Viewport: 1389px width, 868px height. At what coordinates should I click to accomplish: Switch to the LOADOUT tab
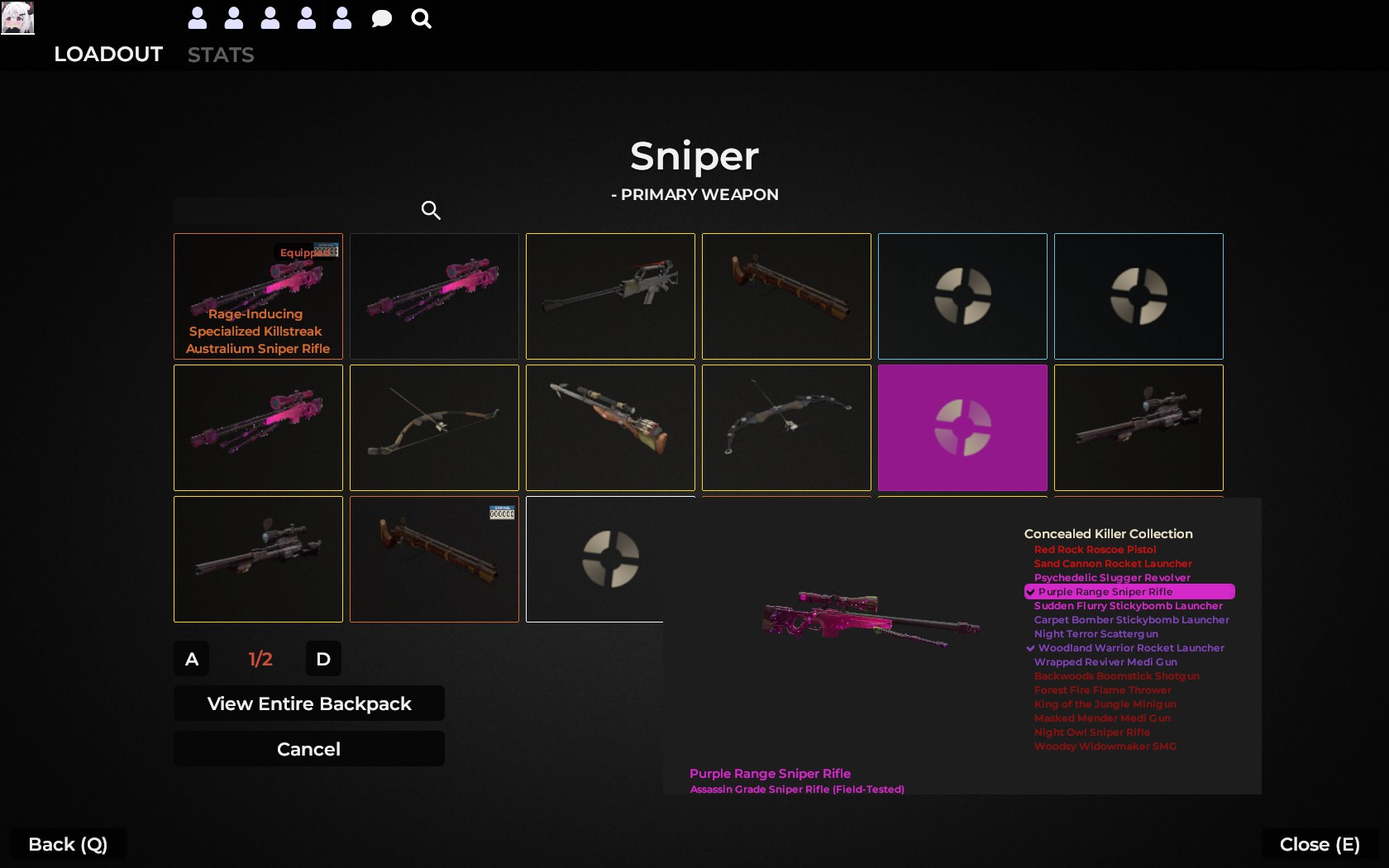[x=107, y=55]
